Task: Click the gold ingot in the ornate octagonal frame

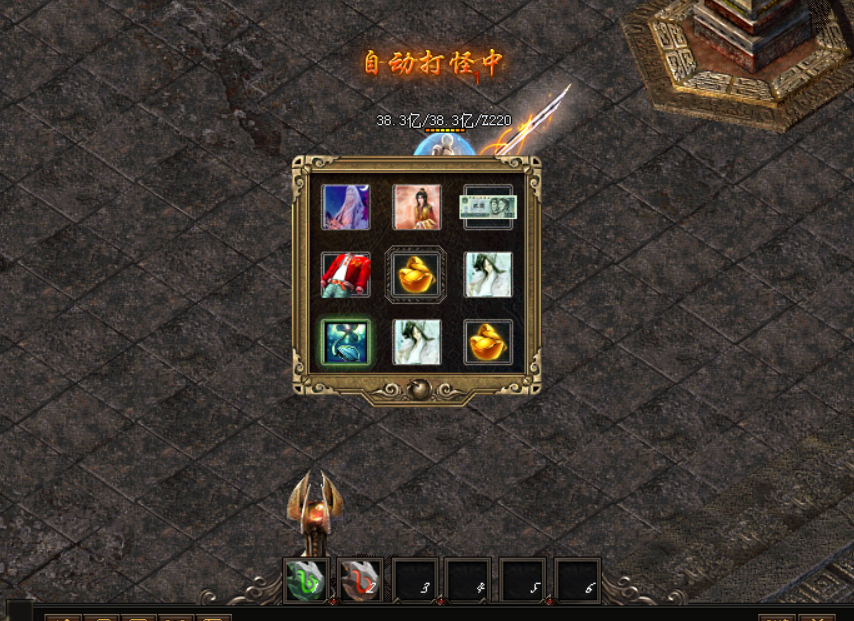Action: (x=416, y=275)
